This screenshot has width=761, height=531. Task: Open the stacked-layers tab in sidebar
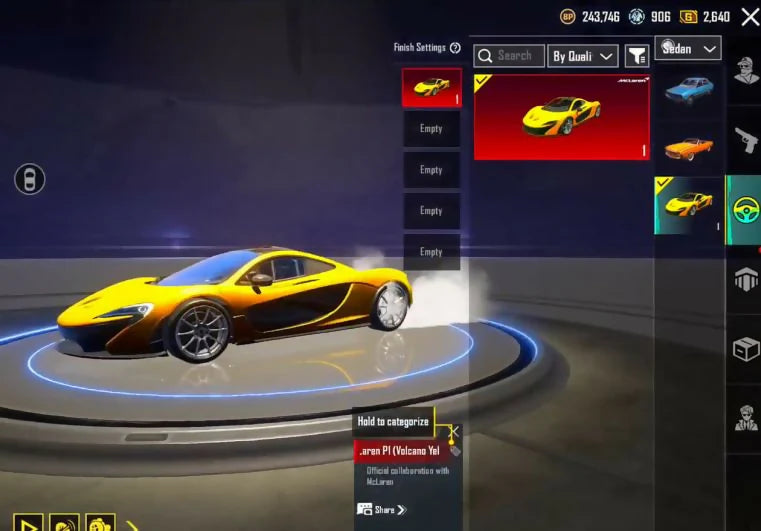pos(745,280)
